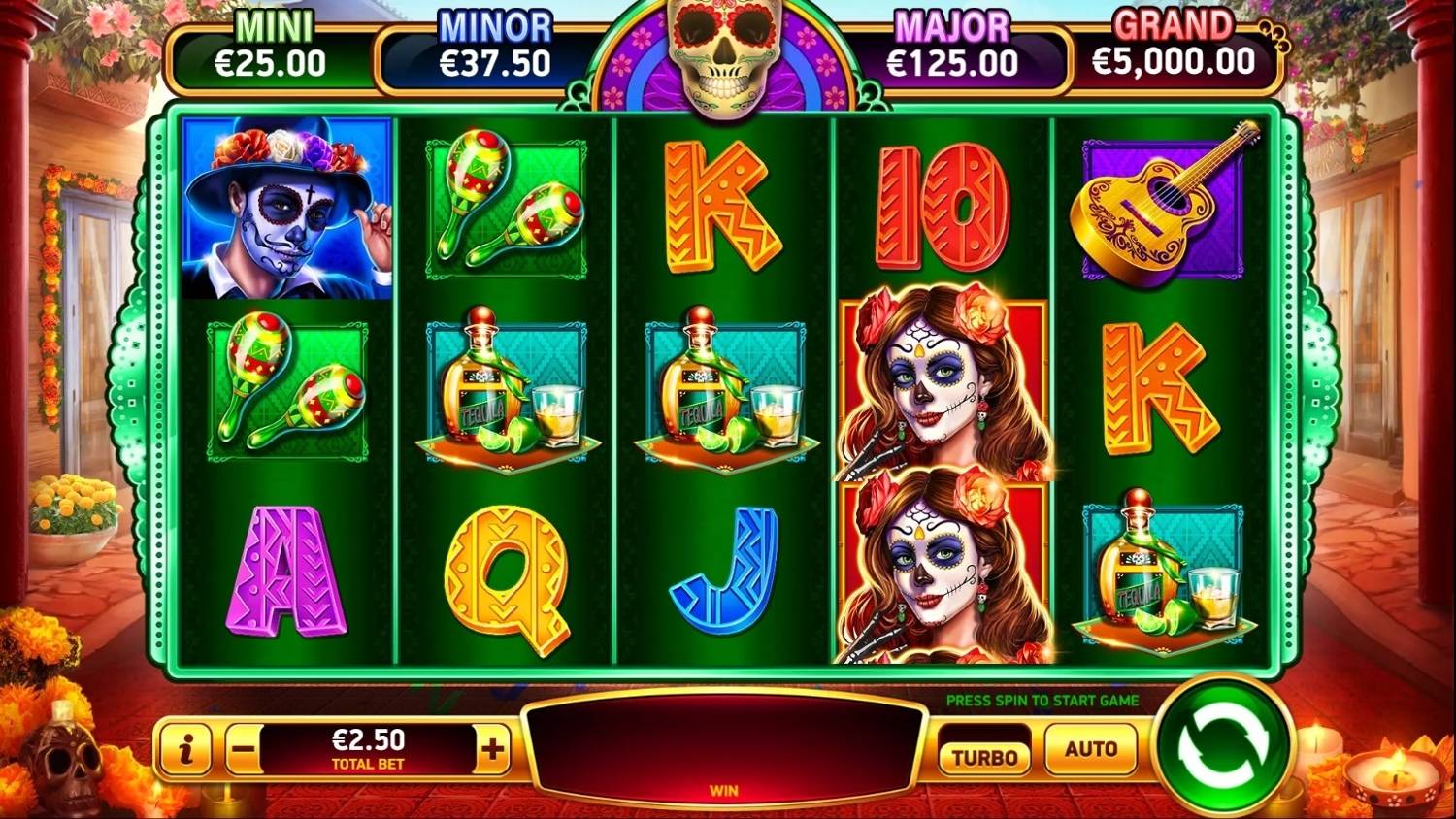The image size is (1456, 819).
Task: Decrease total bet with the minus button
Action: pyautogui.click(x=244, y=749)
